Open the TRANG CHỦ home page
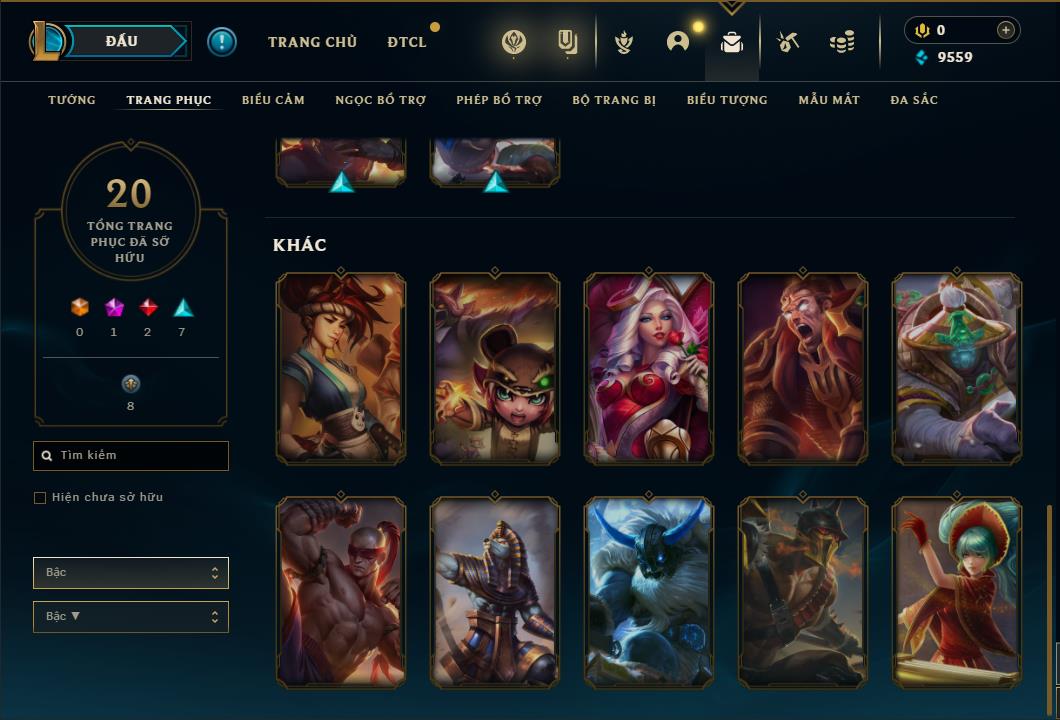 click(312, 42)
